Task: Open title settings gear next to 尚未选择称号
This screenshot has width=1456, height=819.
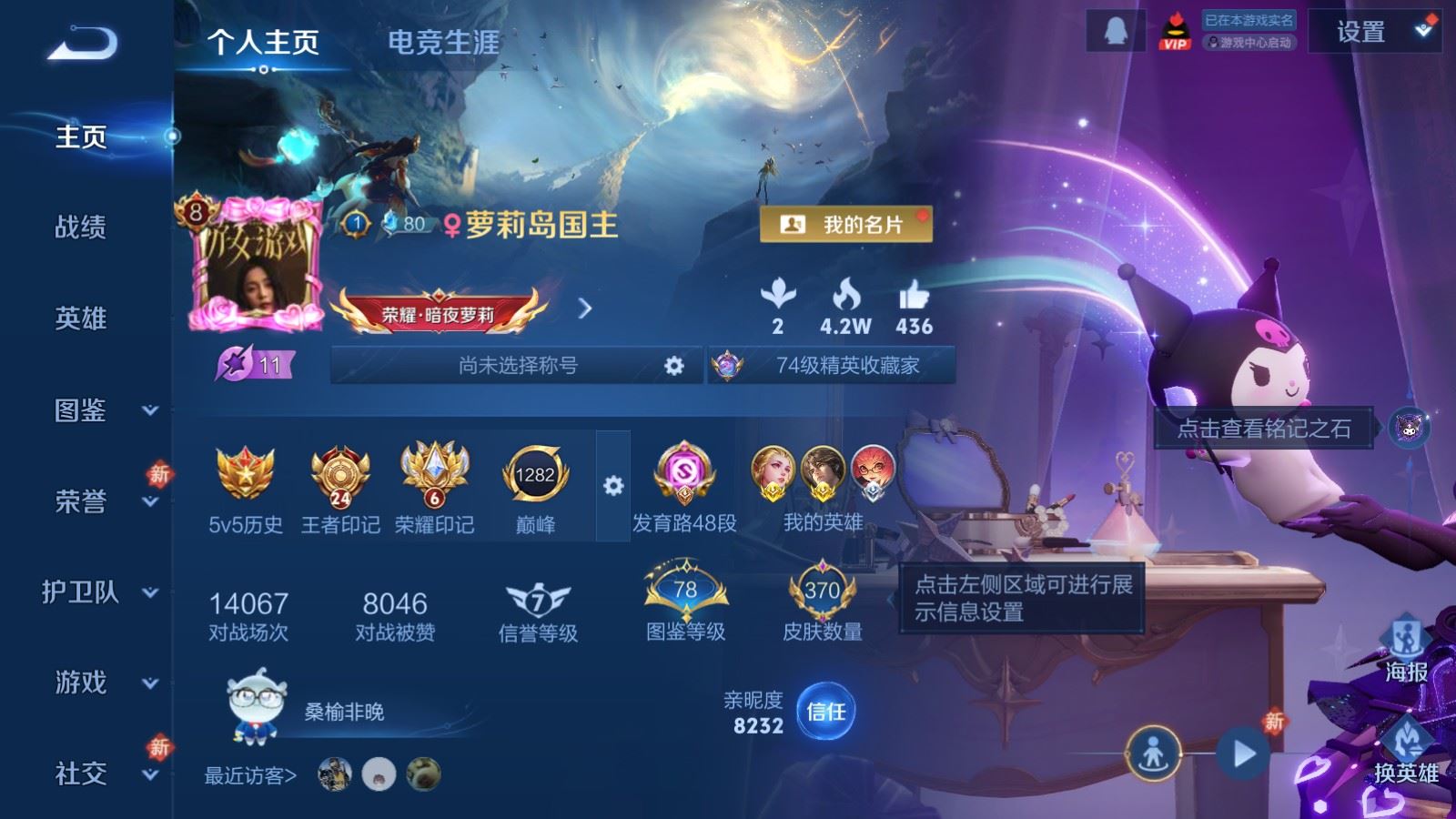Action: pyautogui.click(x=672, y=365)
